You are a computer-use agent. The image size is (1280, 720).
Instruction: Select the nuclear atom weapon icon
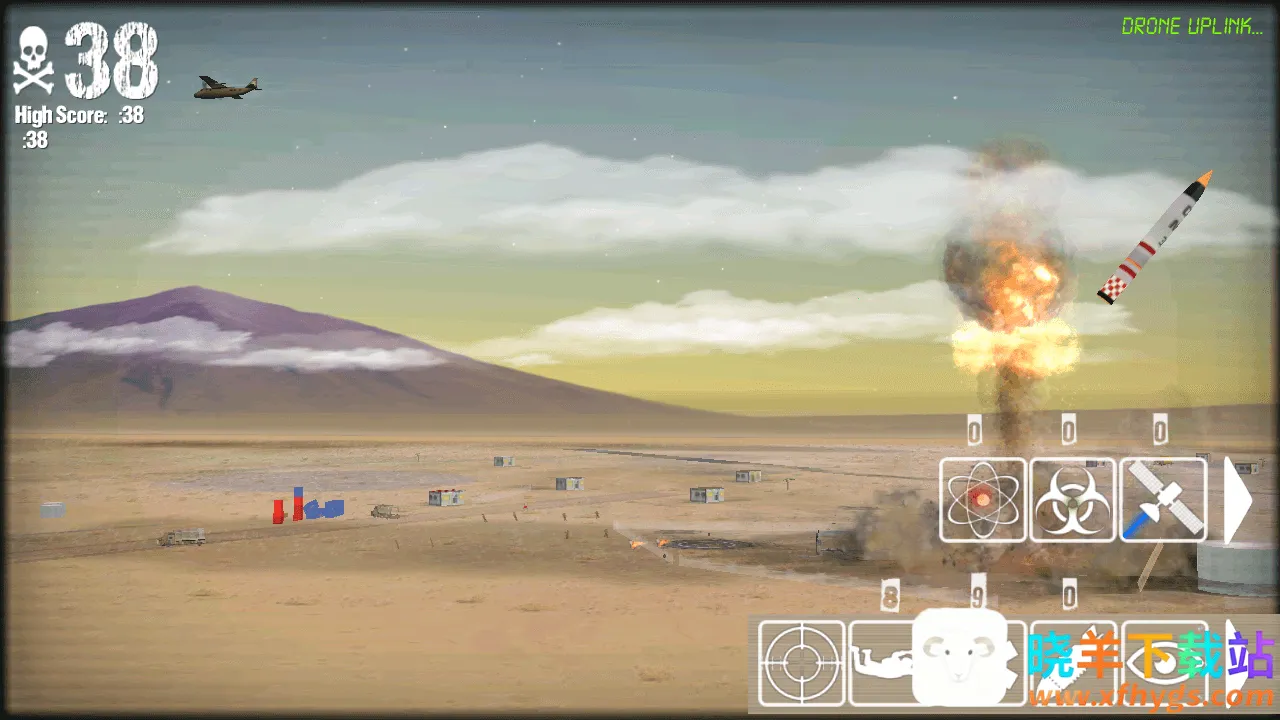(983, 500)
